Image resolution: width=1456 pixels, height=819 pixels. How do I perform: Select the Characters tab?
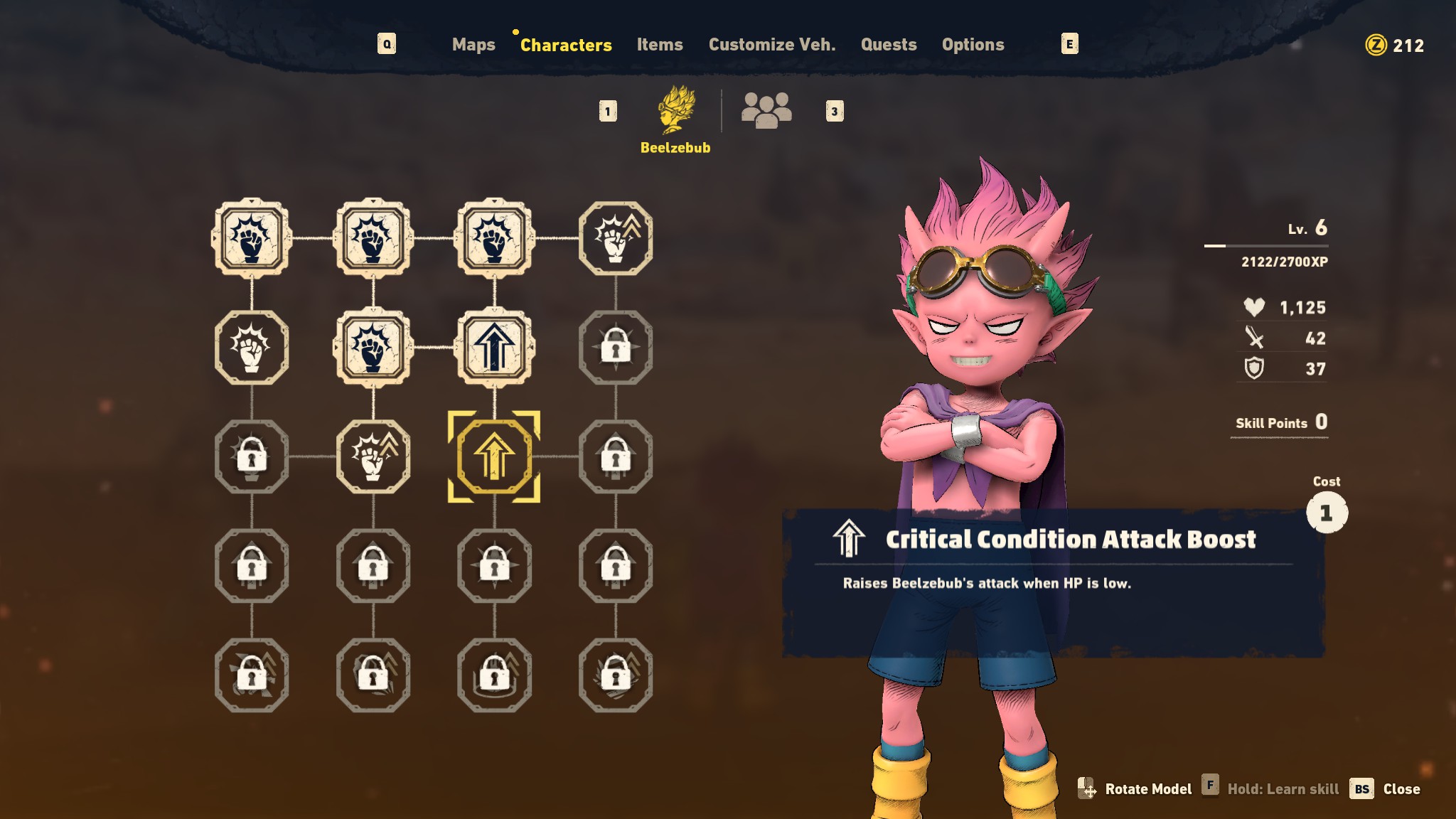pyautogui.click(x=566, y=45)
